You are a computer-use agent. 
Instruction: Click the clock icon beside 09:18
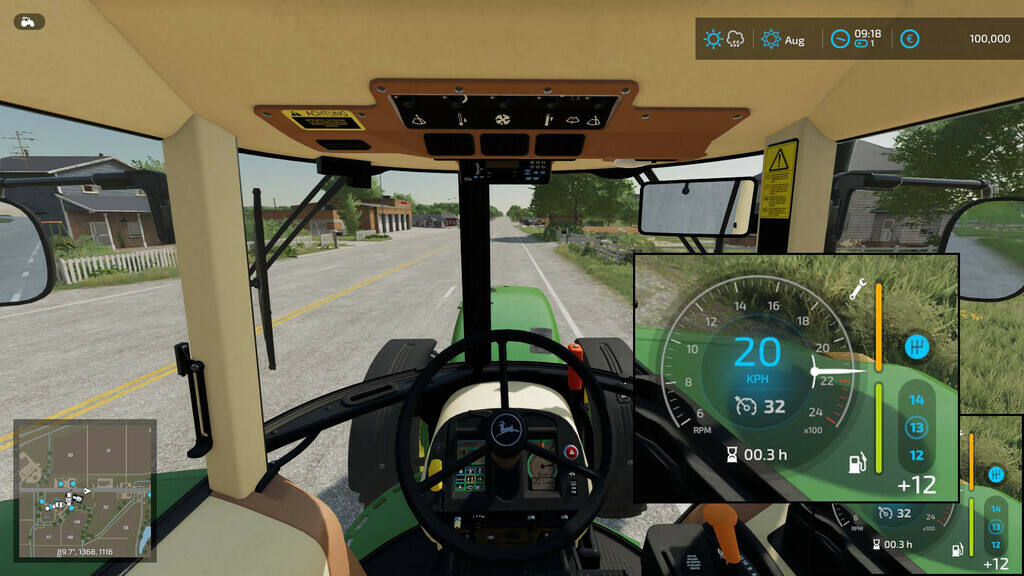(840, 39)
